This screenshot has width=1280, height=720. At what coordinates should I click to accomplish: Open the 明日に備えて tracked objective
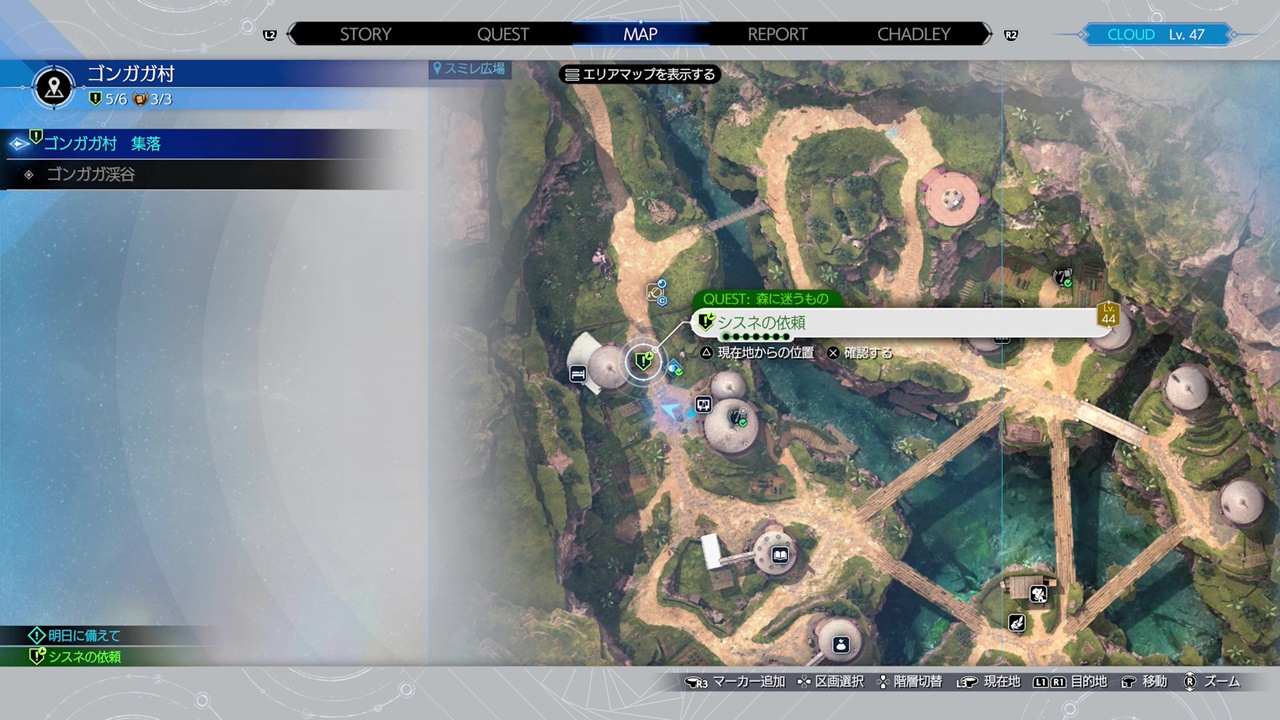tap(84, 635)
